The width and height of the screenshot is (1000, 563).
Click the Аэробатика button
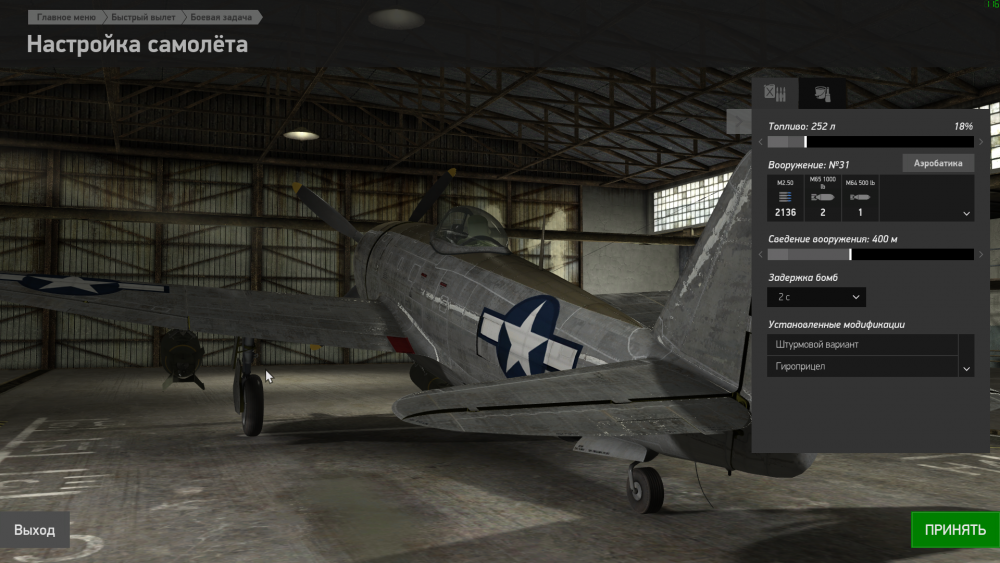(937, 163)
